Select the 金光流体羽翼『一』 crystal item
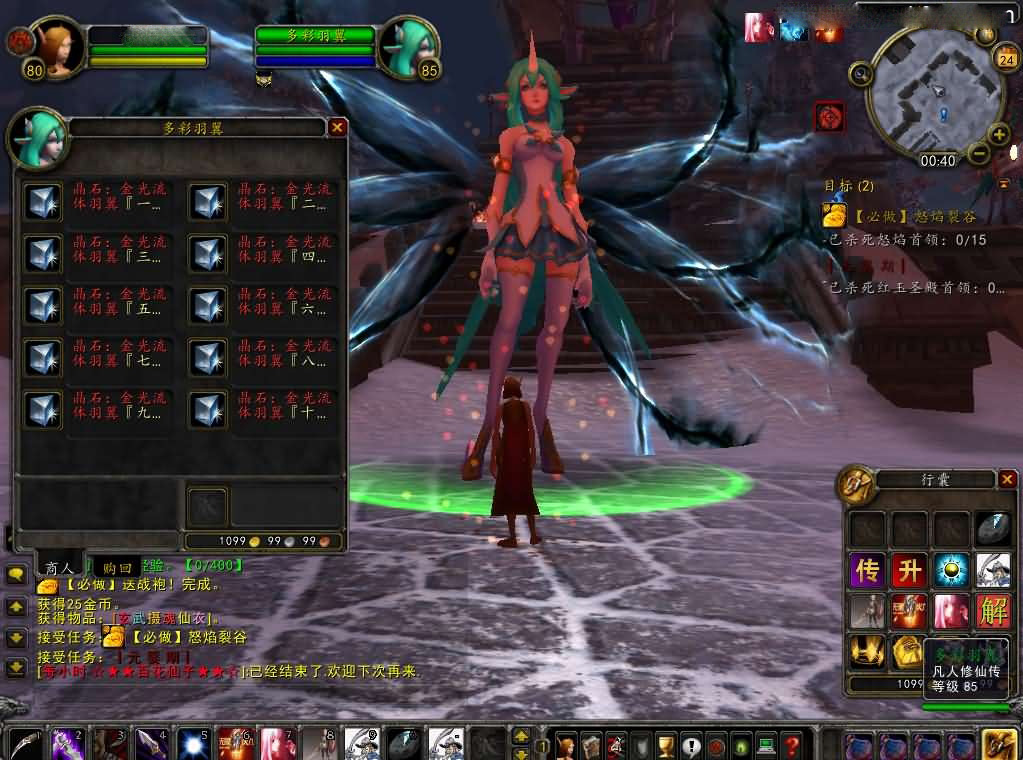This screenshot has height=760, width=1023. 43,200
